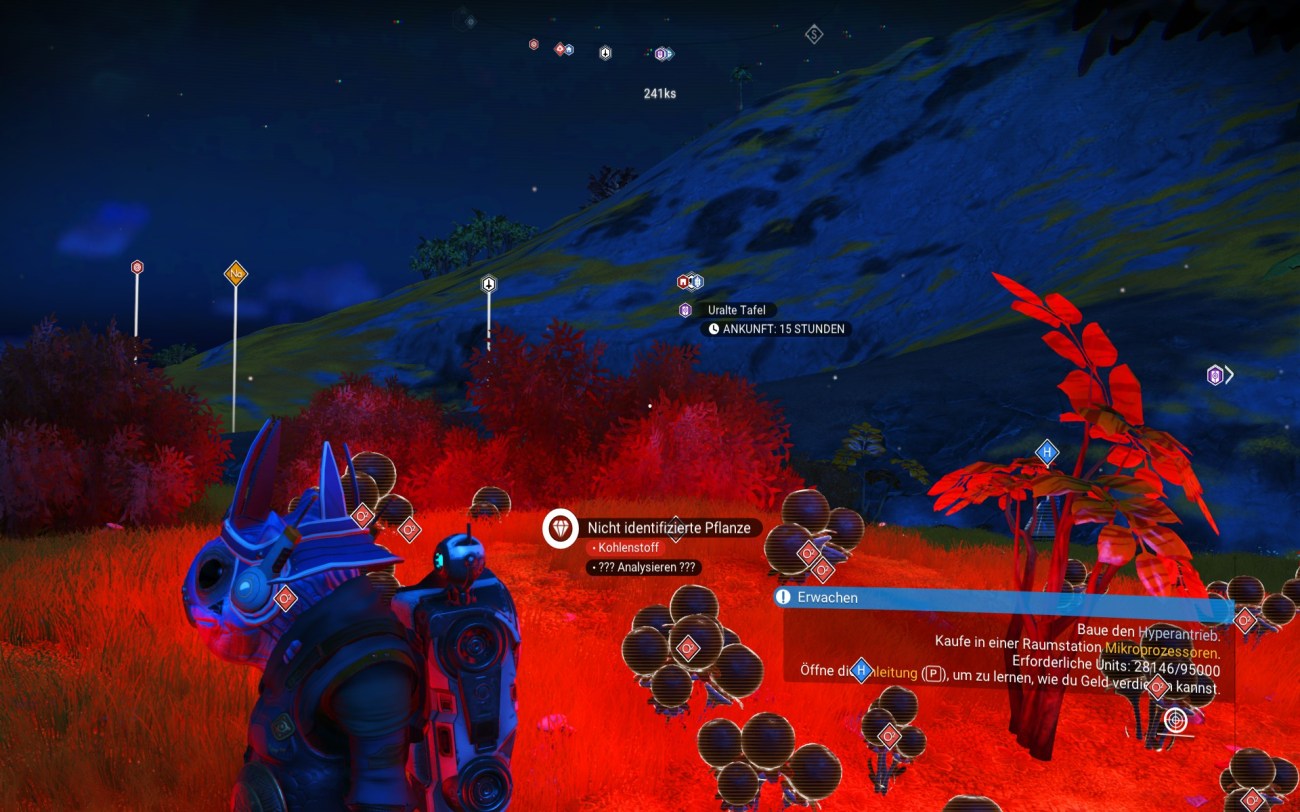Image resolution: width=1300 pixels, height=812 pixels.
Task: Click the unidentified plant gem scan icon
Action: click(560, 528)
